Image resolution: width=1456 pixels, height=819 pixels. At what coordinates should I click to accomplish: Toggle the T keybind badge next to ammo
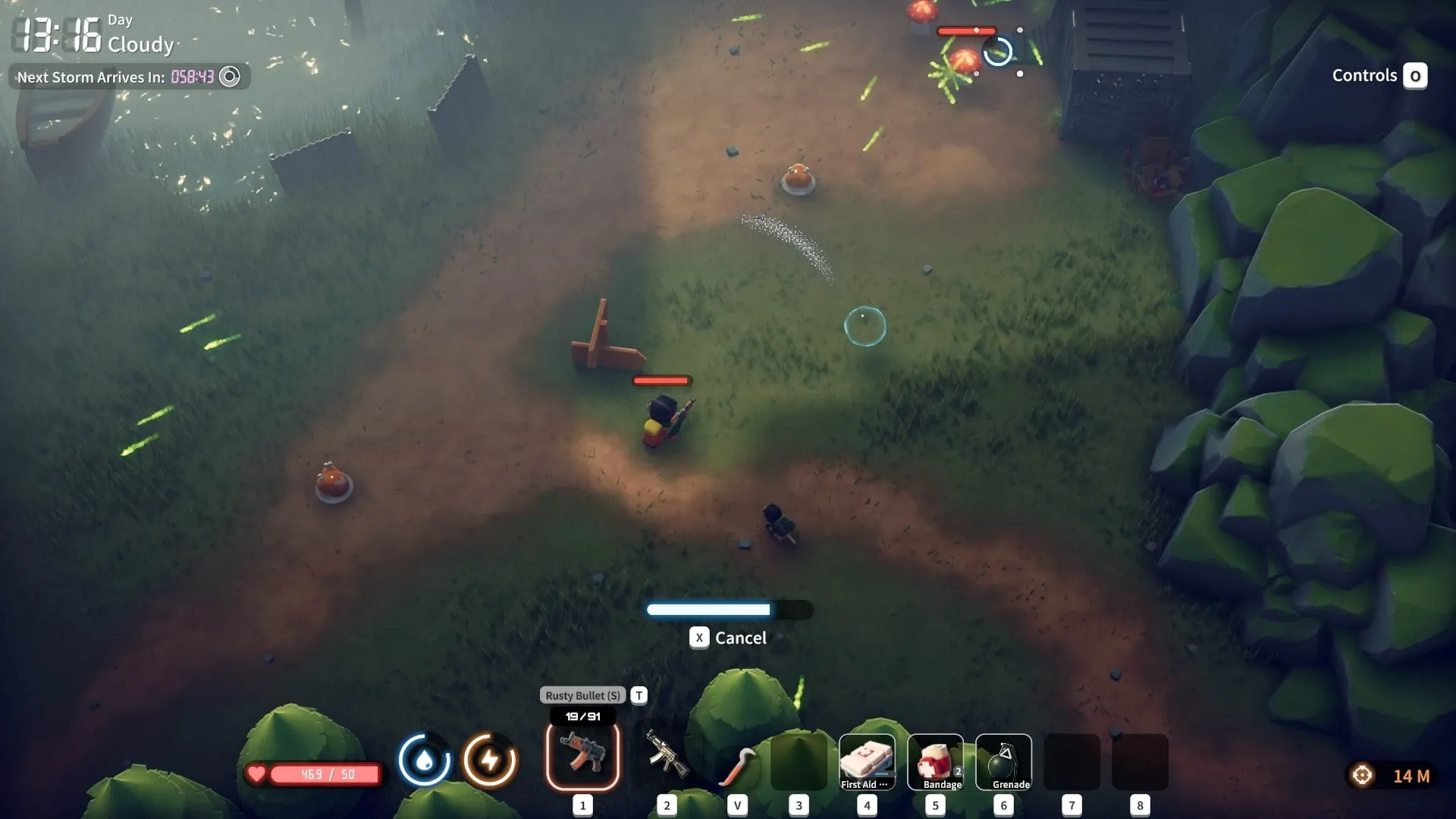tap(638, 695)
